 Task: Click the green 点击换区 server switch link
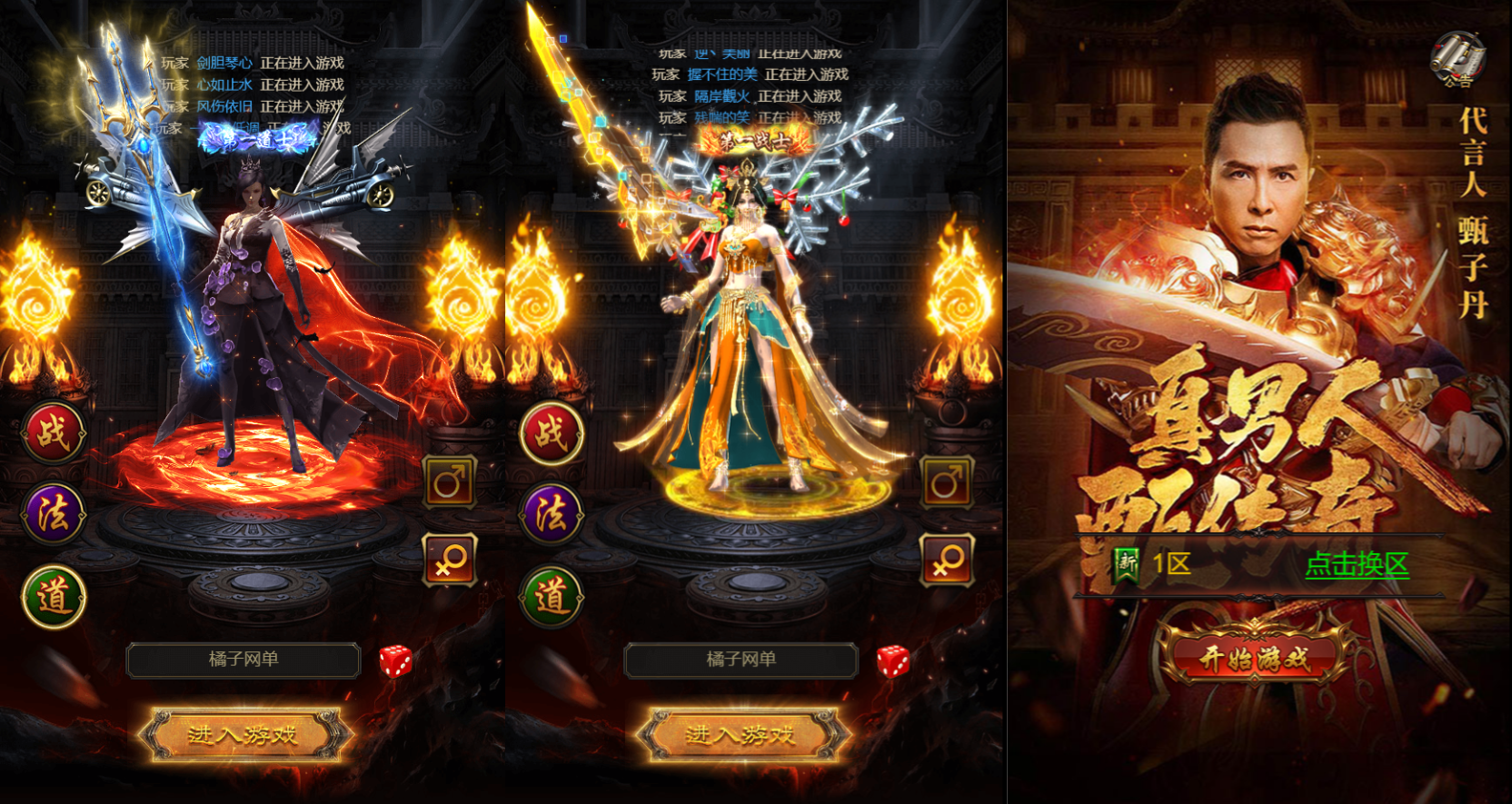click(1357, 564)
